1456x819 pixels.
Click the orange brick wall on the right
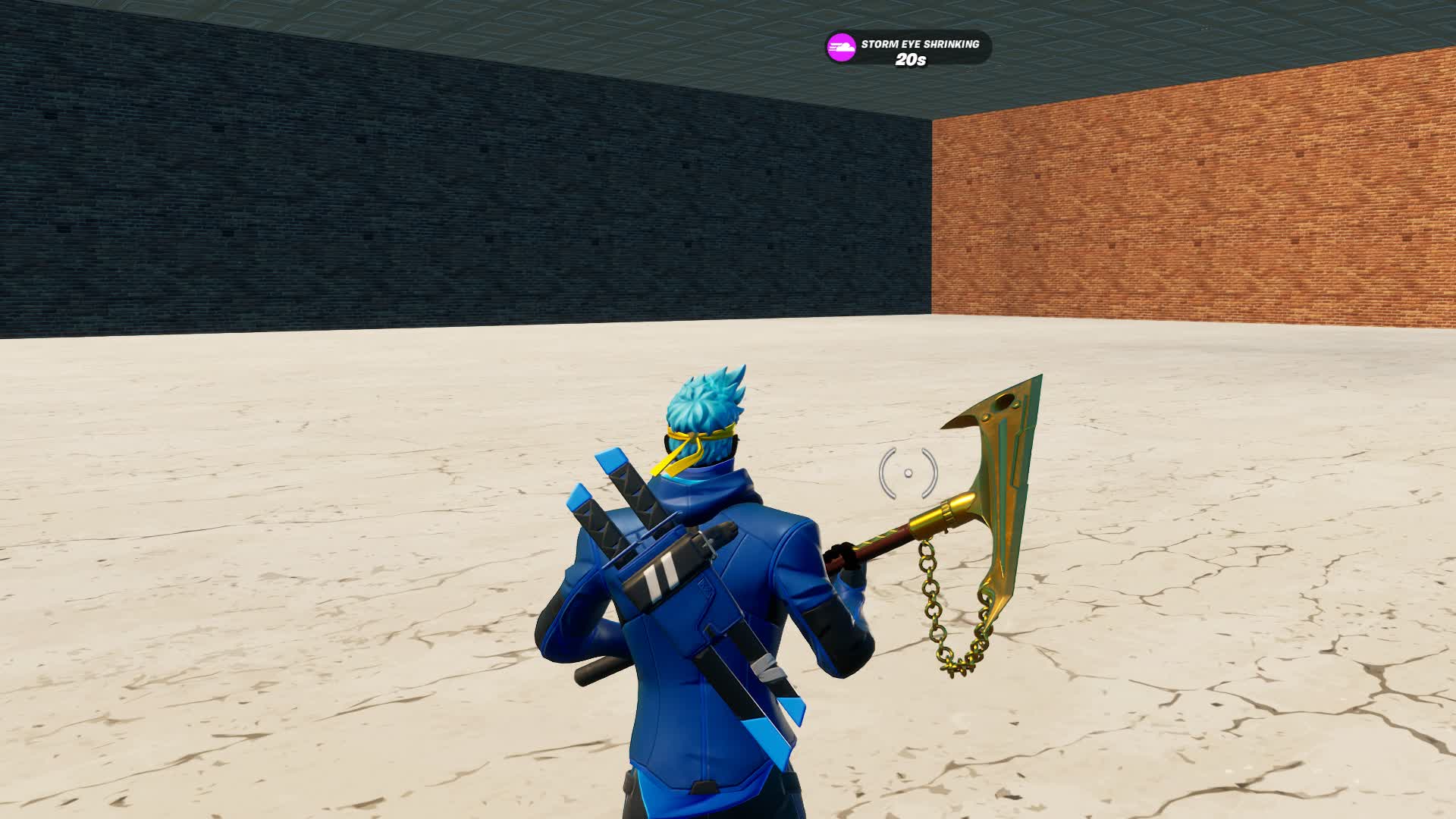pos(1213,212)
